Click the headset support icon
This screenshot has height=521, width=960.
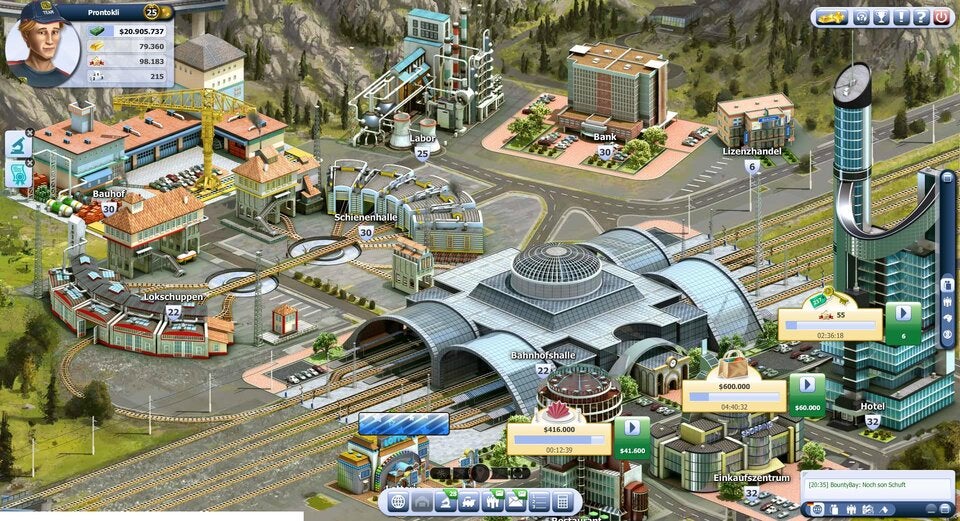860,17
